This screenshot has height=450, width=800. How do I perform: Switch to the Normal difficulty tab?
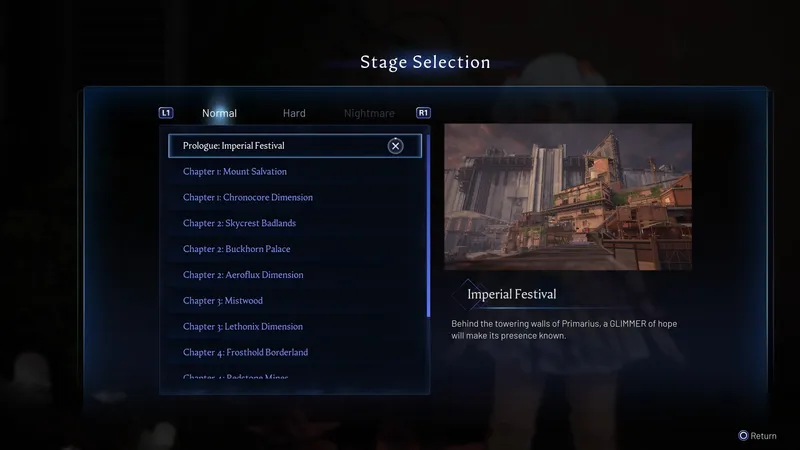219,113
